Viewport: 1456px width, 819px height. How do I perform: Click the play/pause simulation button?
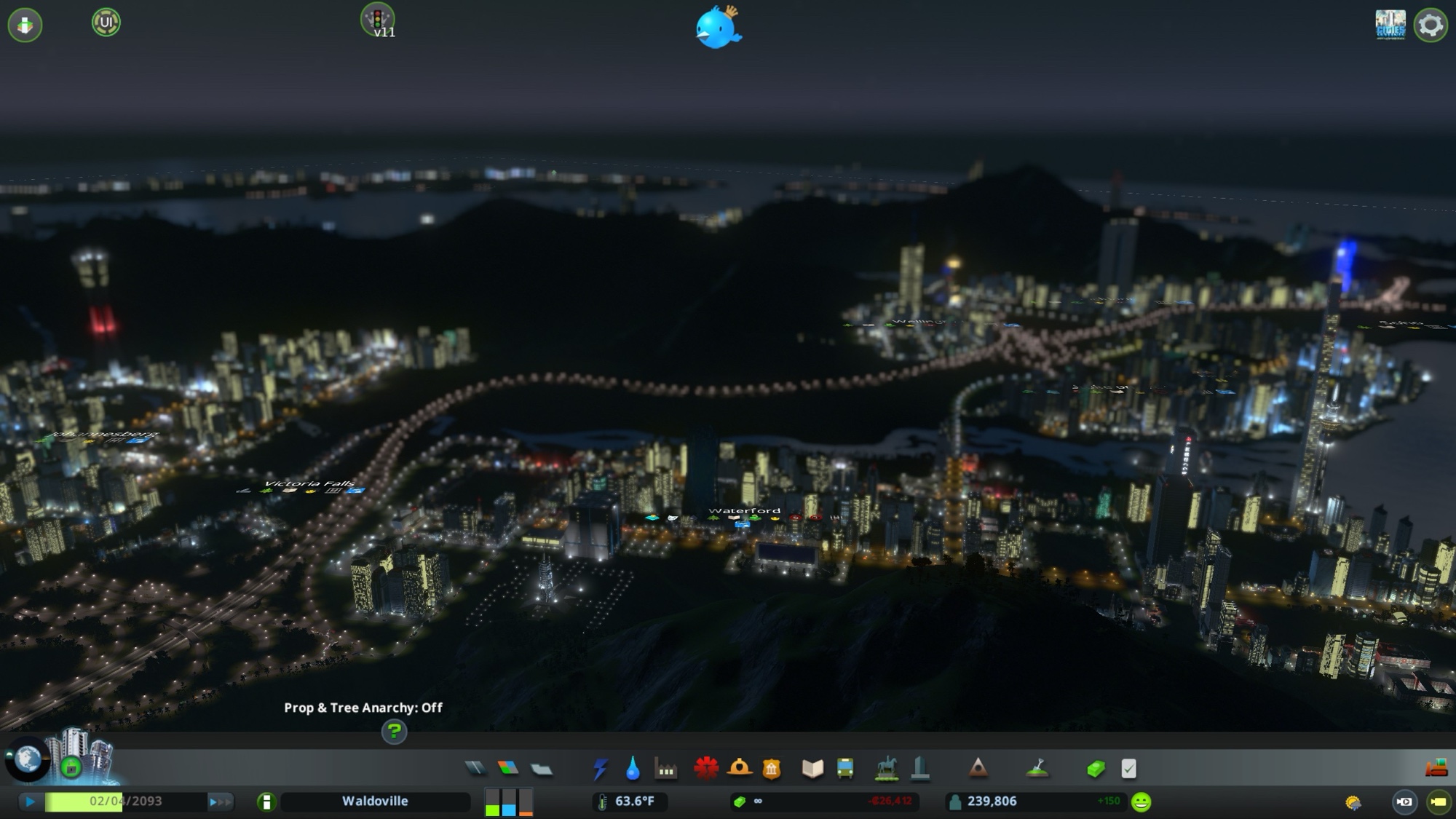click(x=30, y=802)
